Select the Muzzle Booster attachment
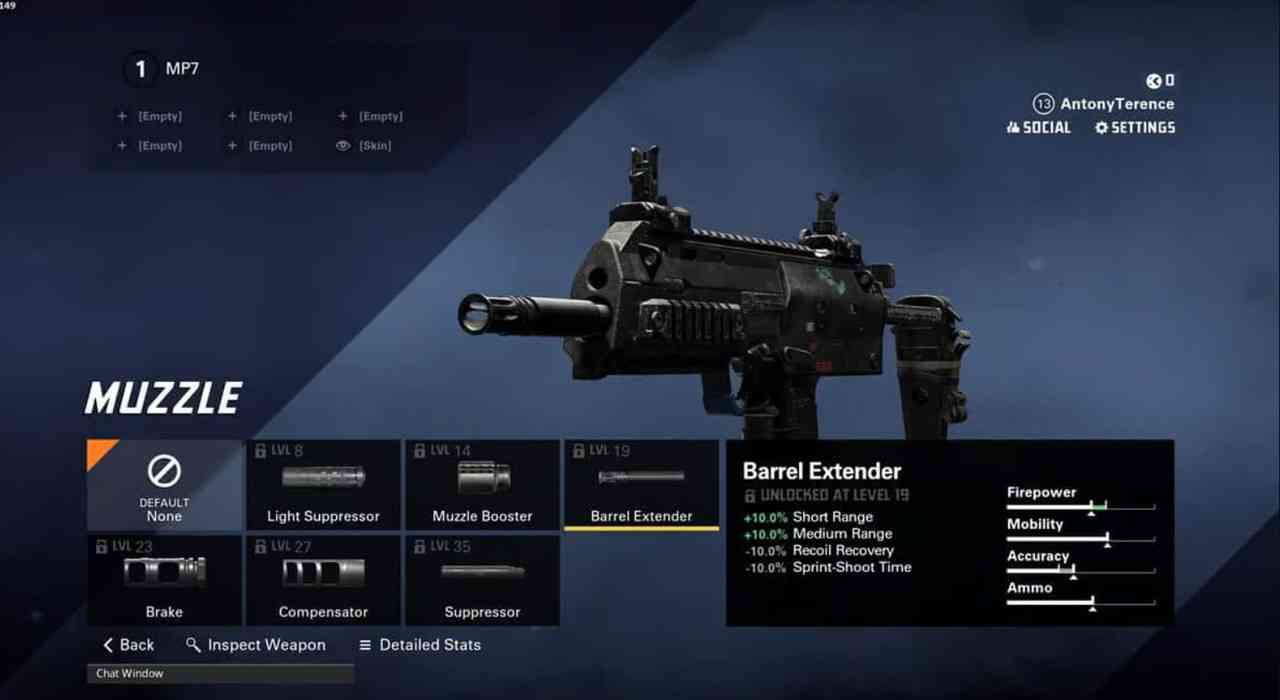This screenshot has width=1280, height=700. click(482, 485)
